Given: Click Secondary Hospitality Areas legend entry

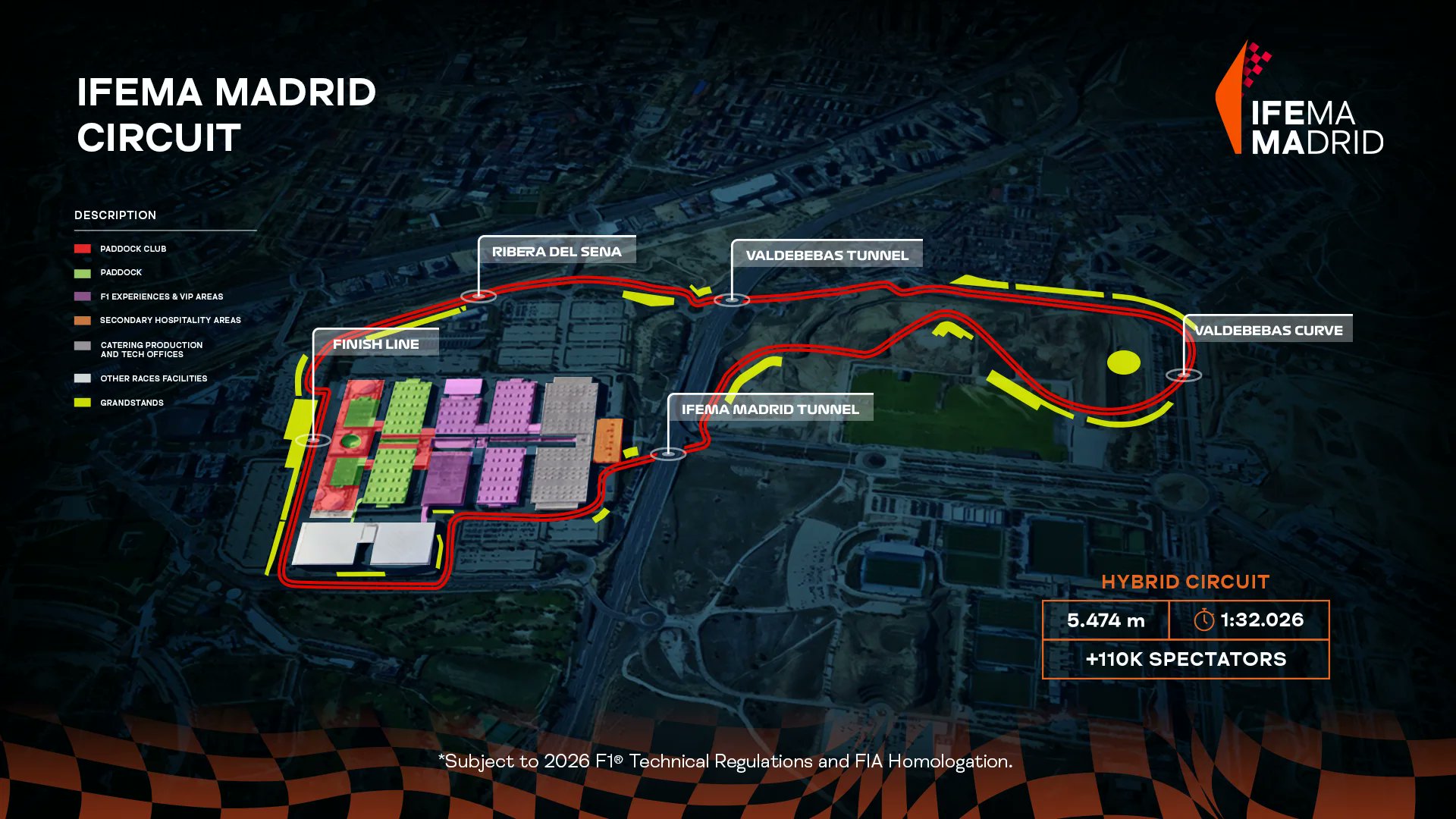Looking at the screenshot, I should [170, 320].
